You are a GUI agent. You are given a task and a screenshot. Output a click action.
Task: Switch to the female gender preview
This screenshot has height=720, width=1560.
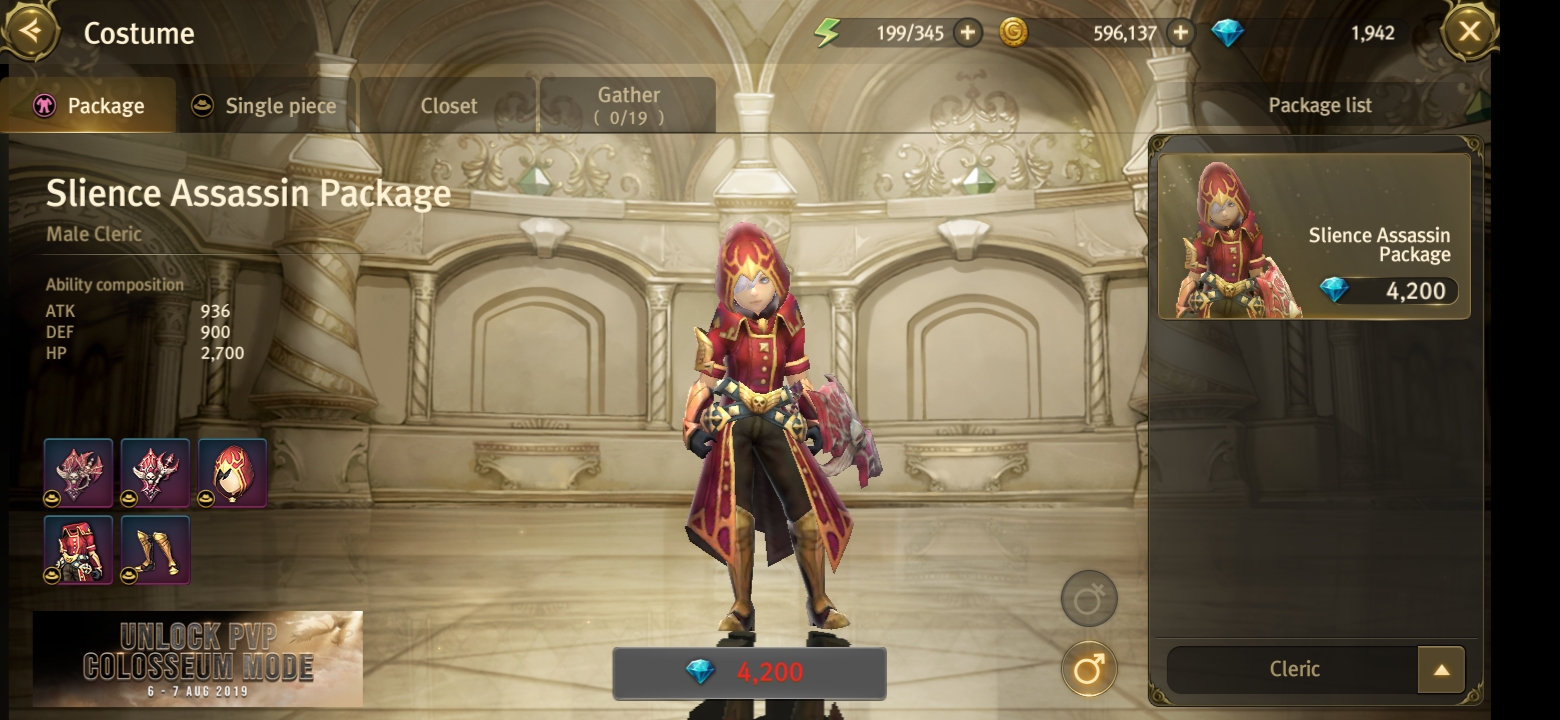(x=1088, y=599)
